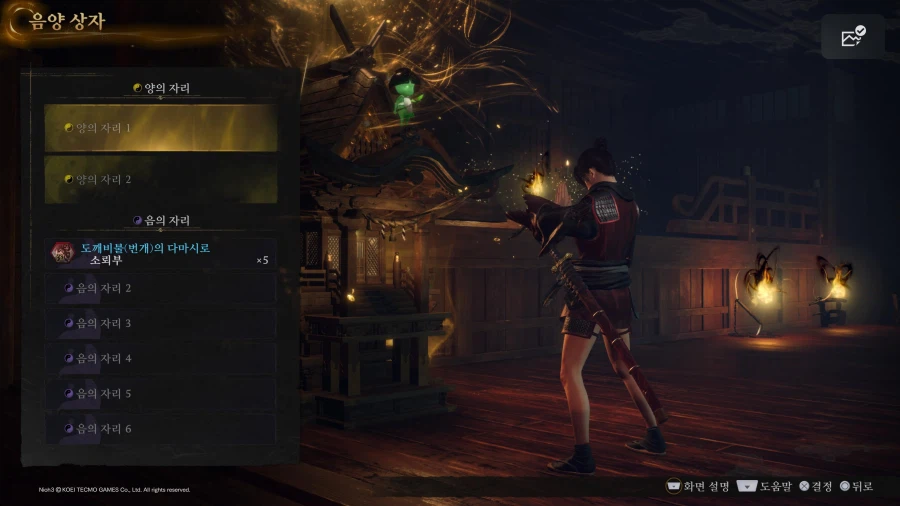Choose the 양의 자리 2 slot
This screenshot has height=506, width=900.
pos(160,180)
